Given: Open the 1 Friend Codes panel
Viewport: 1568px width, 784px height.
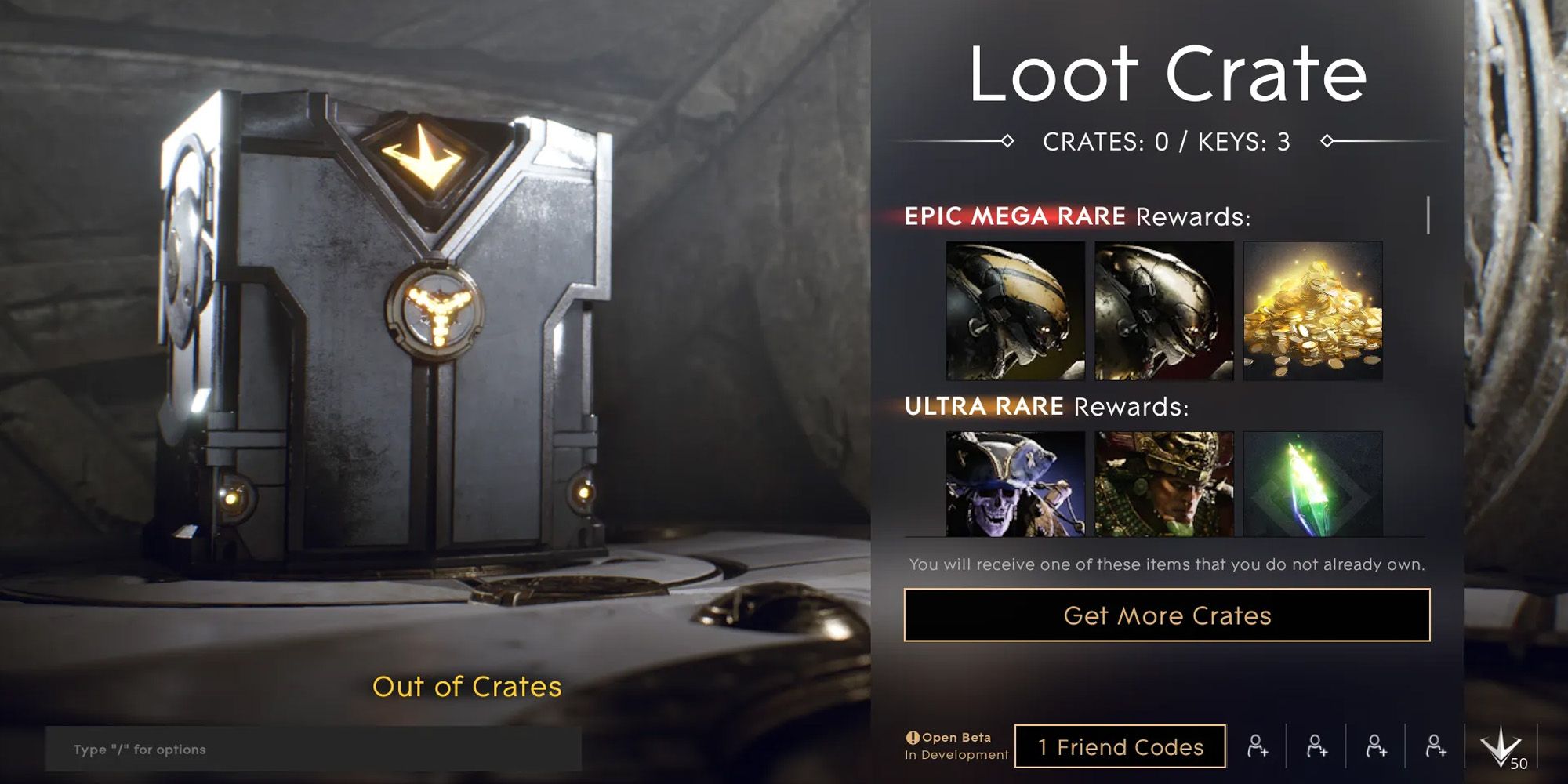Looking at the screenshot, I should (1121, 746).
